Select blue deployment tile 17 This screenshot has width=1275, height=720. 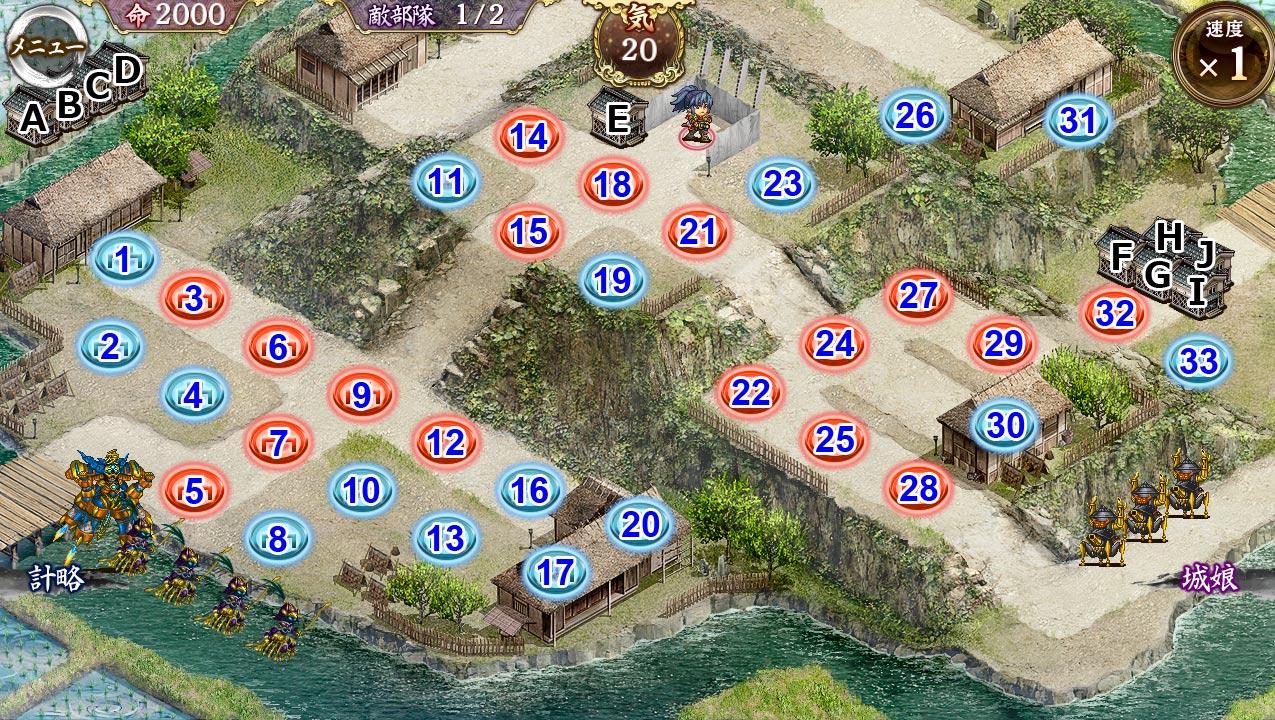tap(556, 573)
